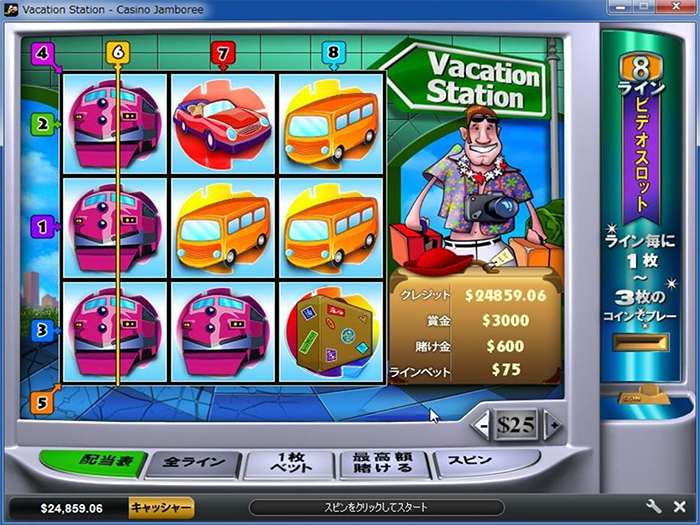Open the 配当表 paytable button
Viewport: 700px width, 525px height.
tap(95, 463)
